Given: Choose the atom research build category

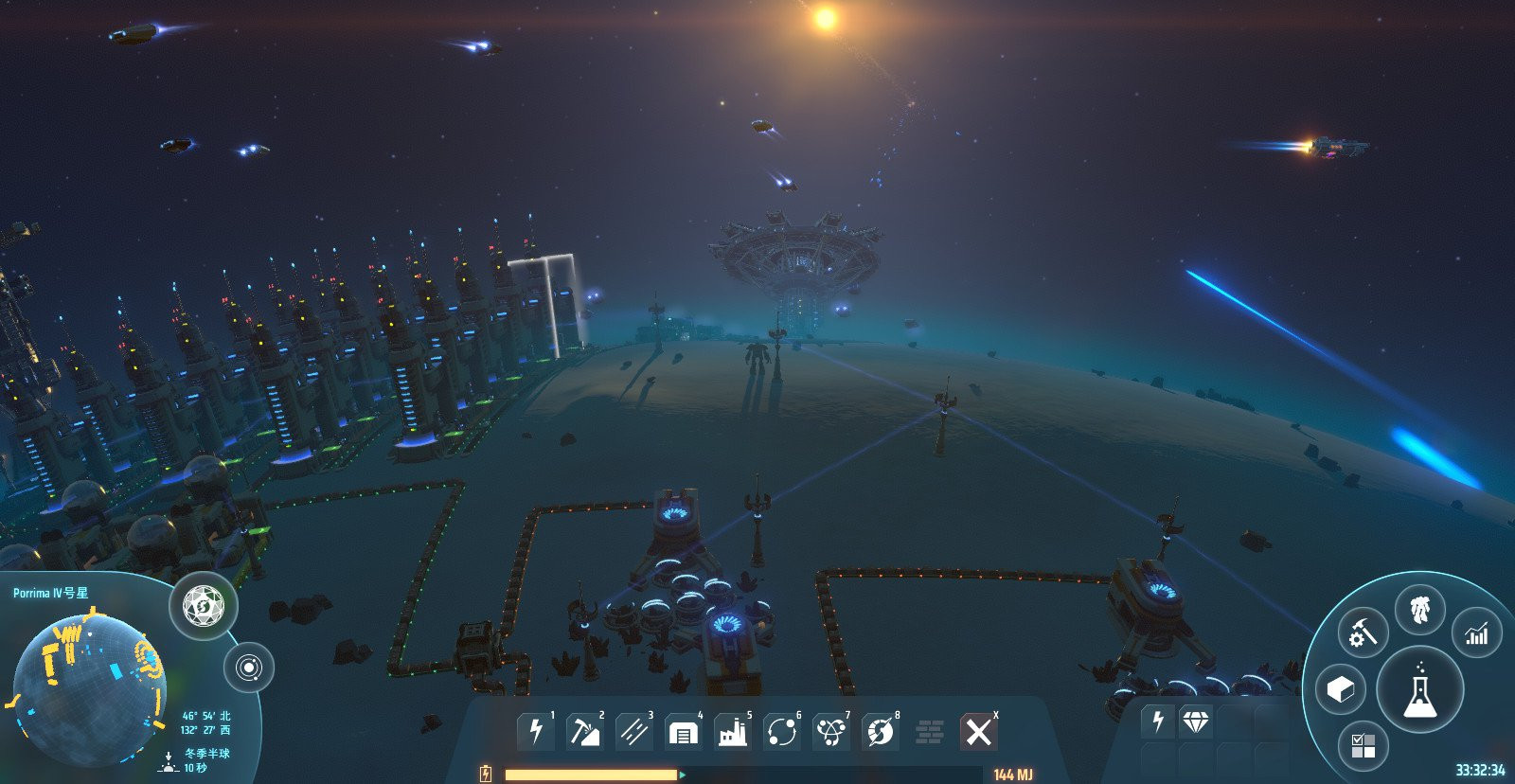Looking at the screenshot, I should pos(830,732).
